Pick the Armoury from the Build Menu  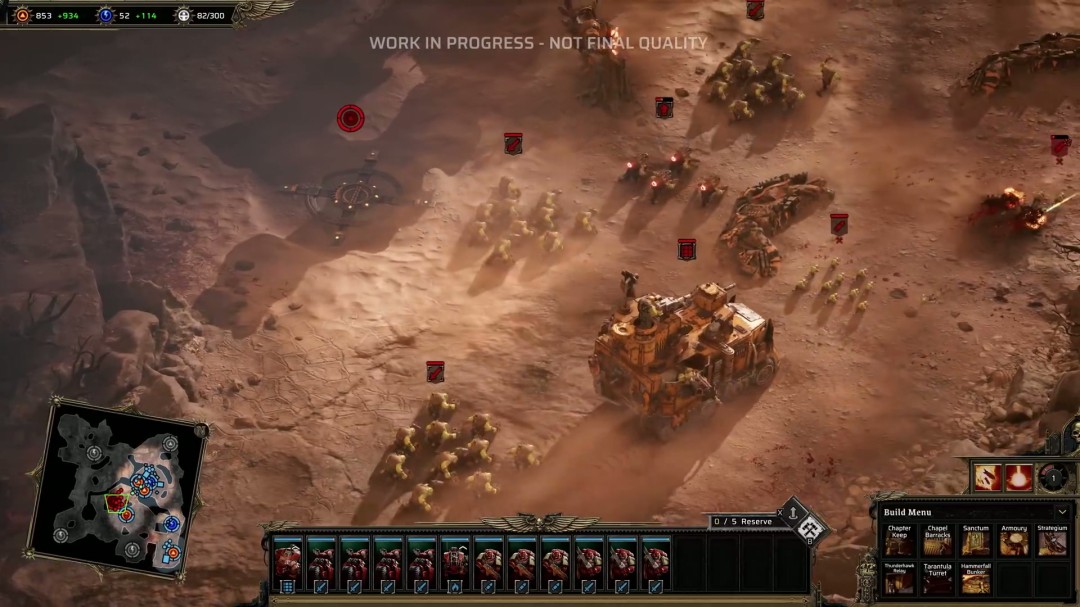(x=1013, y=542)
